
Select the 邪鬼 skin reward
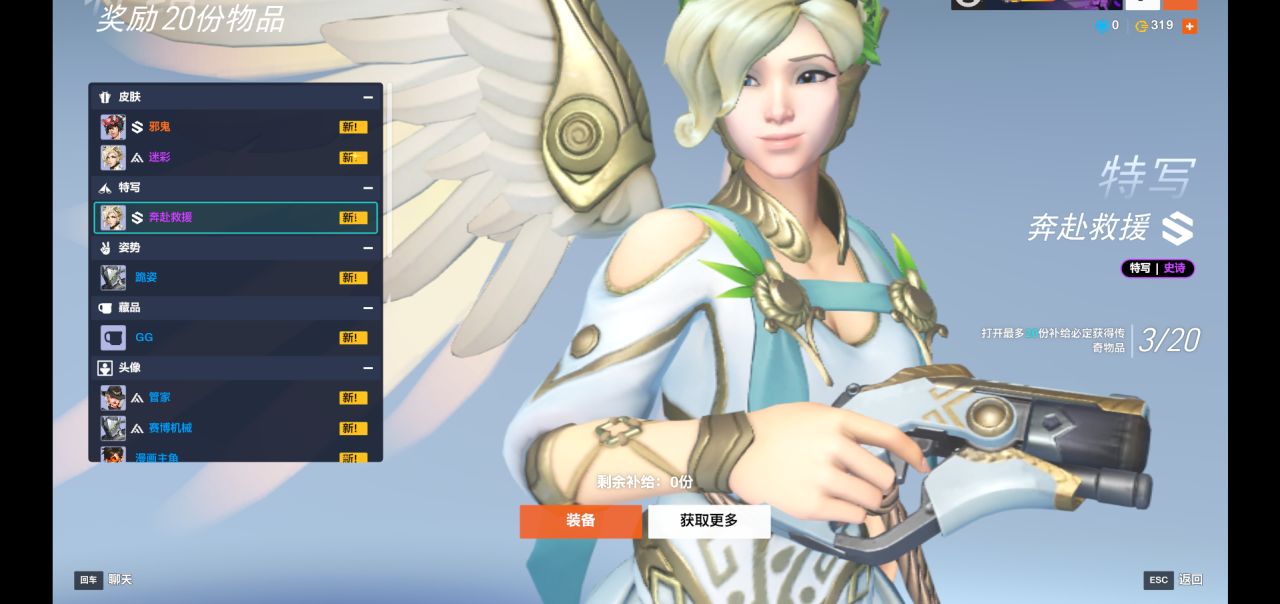point(235,127)
